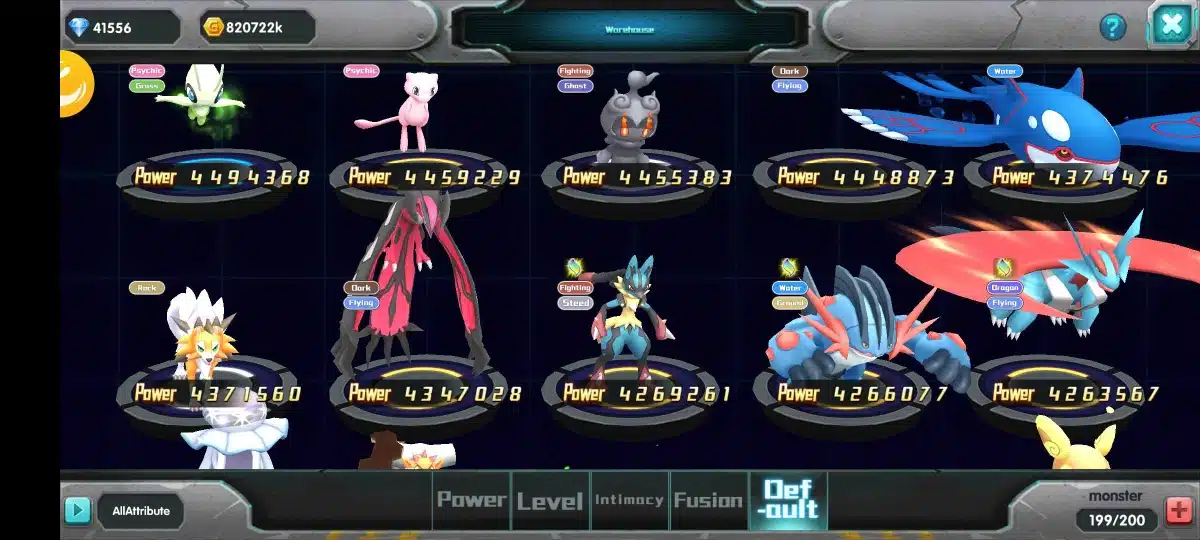Click the teal play arrow button
The height and width of the screenshot is (540, 1200).
pos(77,511)
